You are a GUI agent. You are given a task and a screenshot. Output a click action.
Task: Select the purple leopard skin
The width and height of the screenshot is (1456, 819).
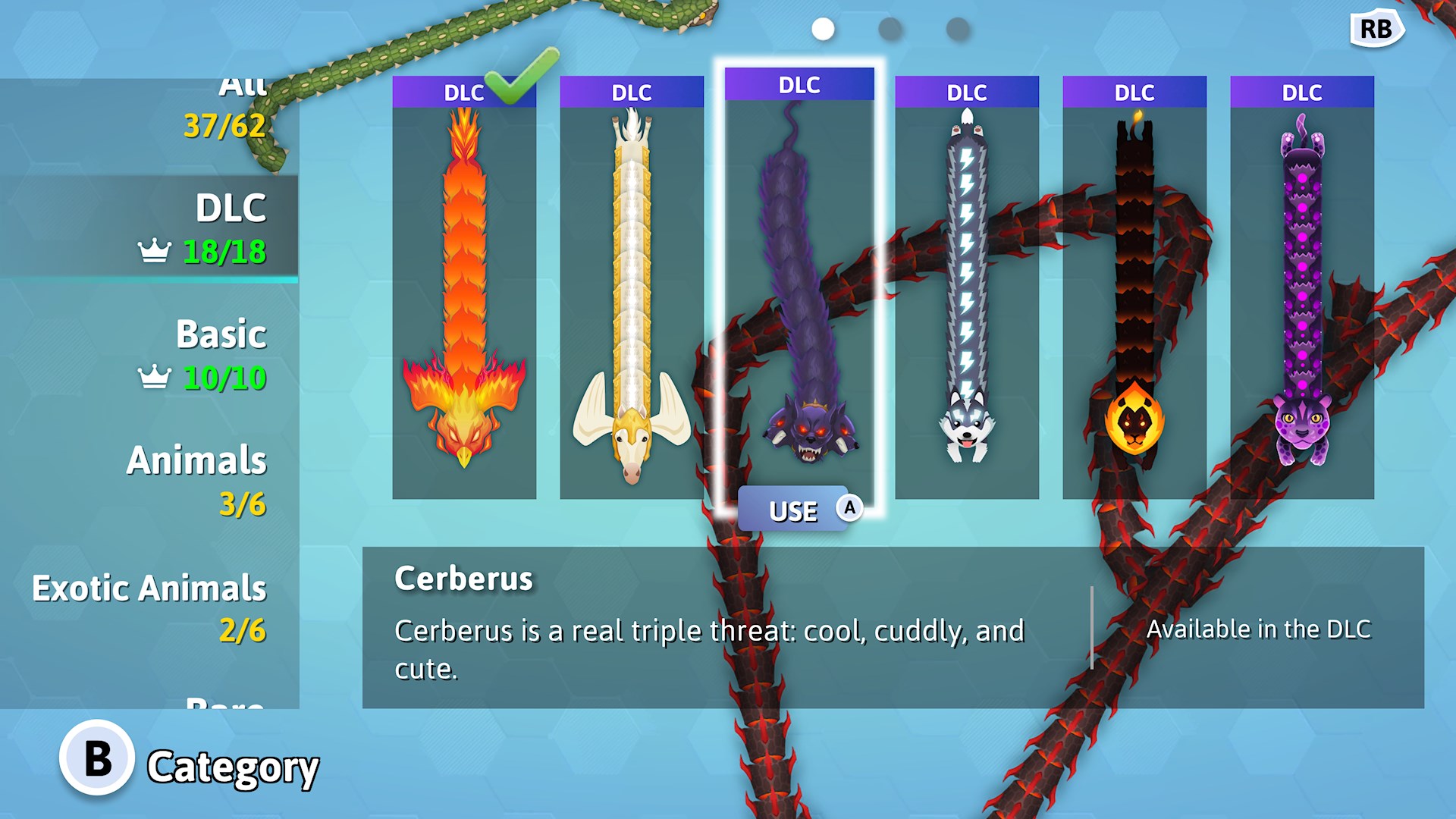click(1300, 288)
